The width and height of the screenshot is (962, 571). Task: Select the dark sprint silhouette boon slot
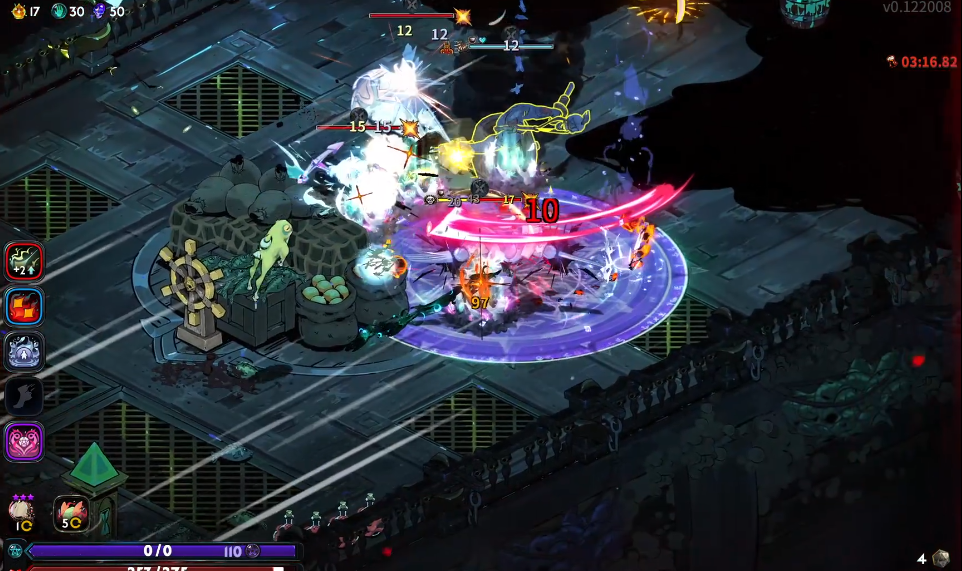point(24,396)
